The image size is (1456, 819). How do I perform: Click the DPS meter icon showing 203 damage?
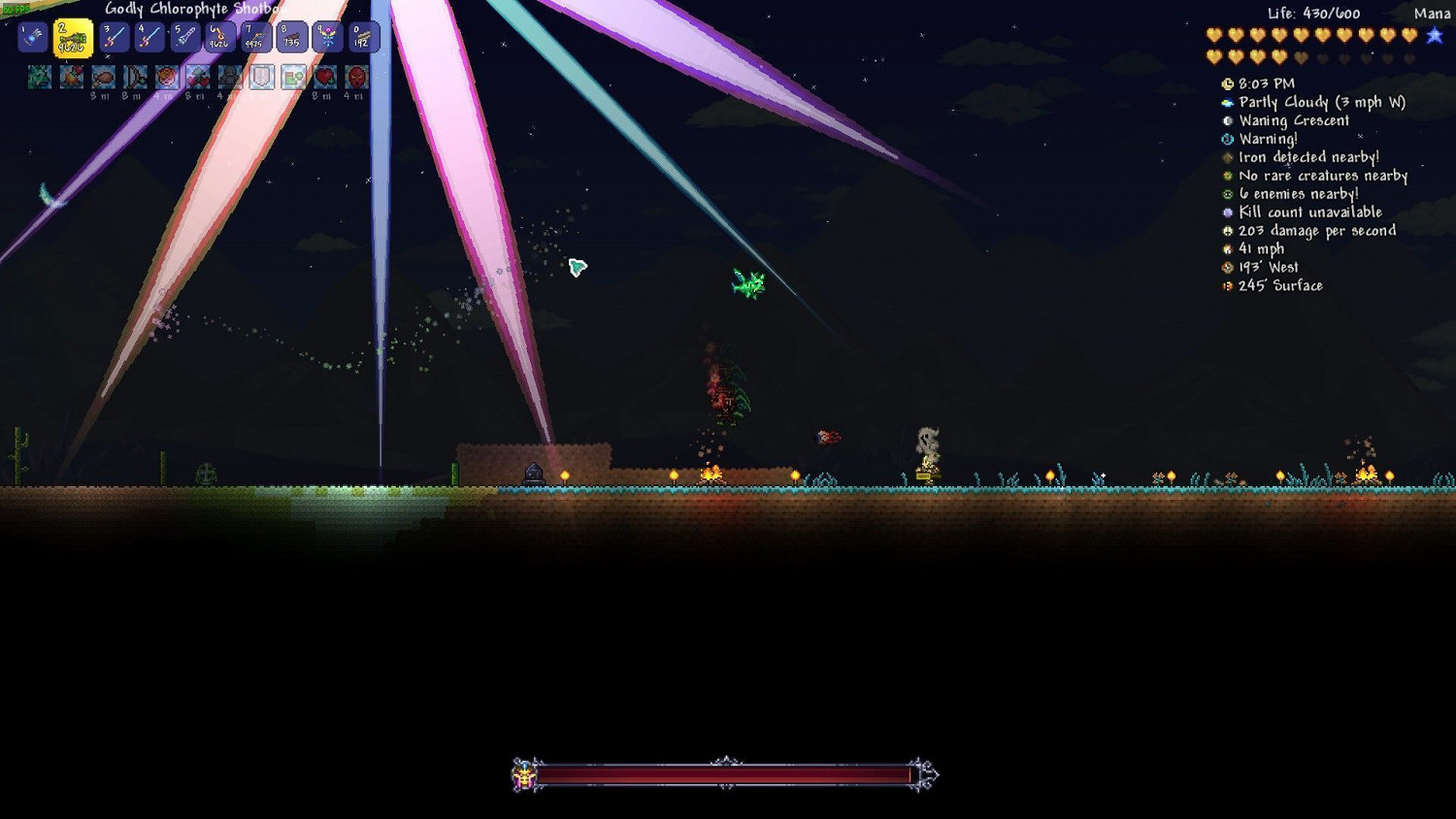click(x=1226, y=230)
